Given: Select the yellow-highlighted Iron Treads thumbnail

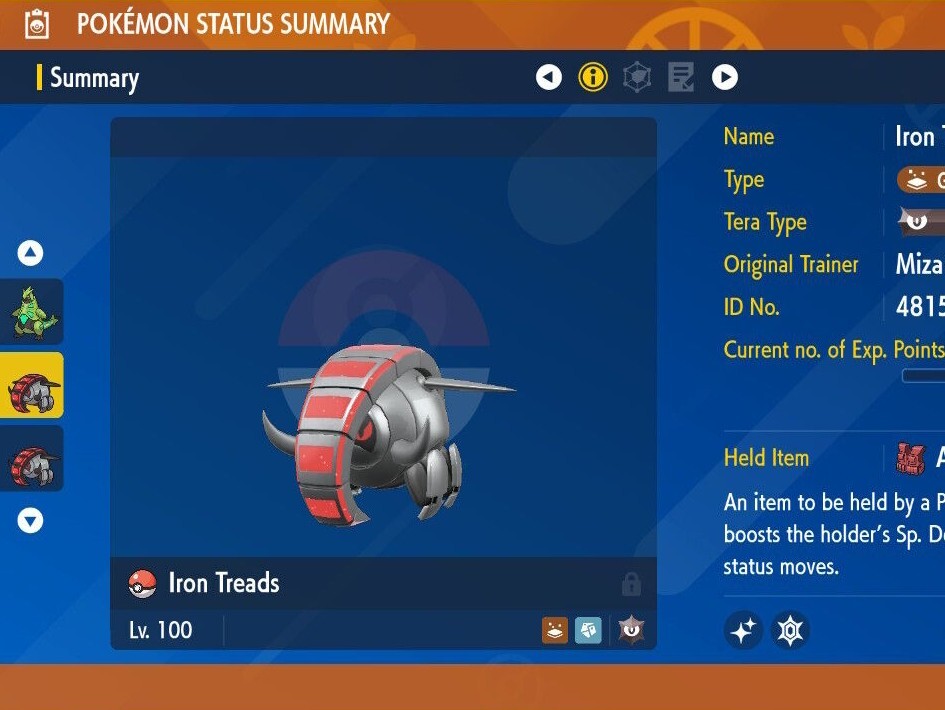Looking at the screenshot, I should (31, 386).
